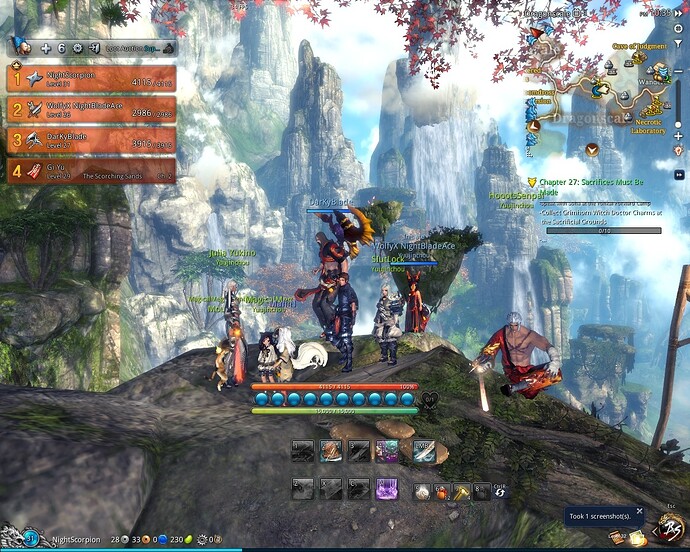Click the plus invite icon in party bar
Image resolution: width=690 pixels, height=552 pixels.
[x=45, y=48]
